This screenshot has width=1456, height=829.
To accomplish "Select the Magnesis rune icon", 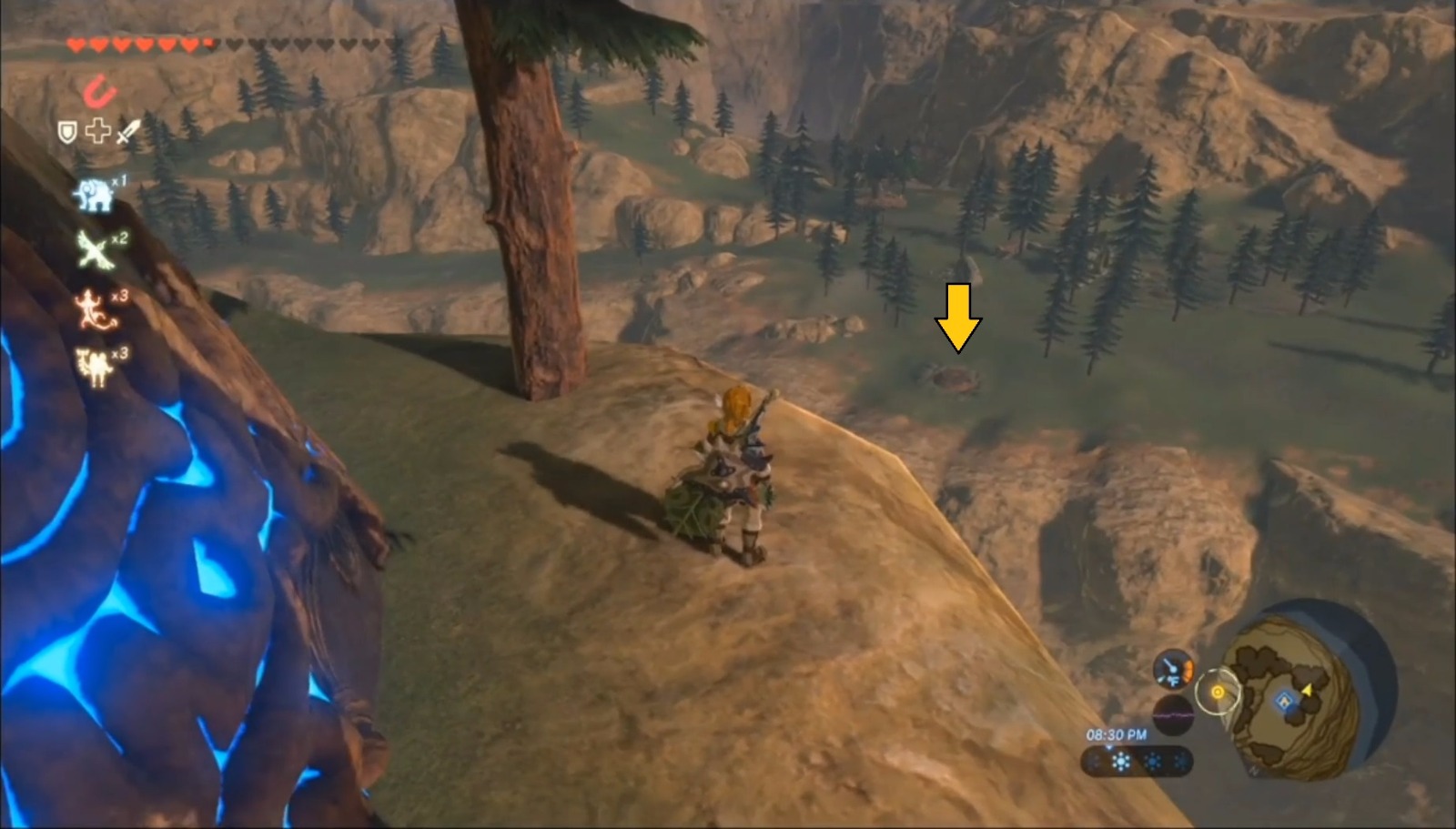I will [100, 90].
